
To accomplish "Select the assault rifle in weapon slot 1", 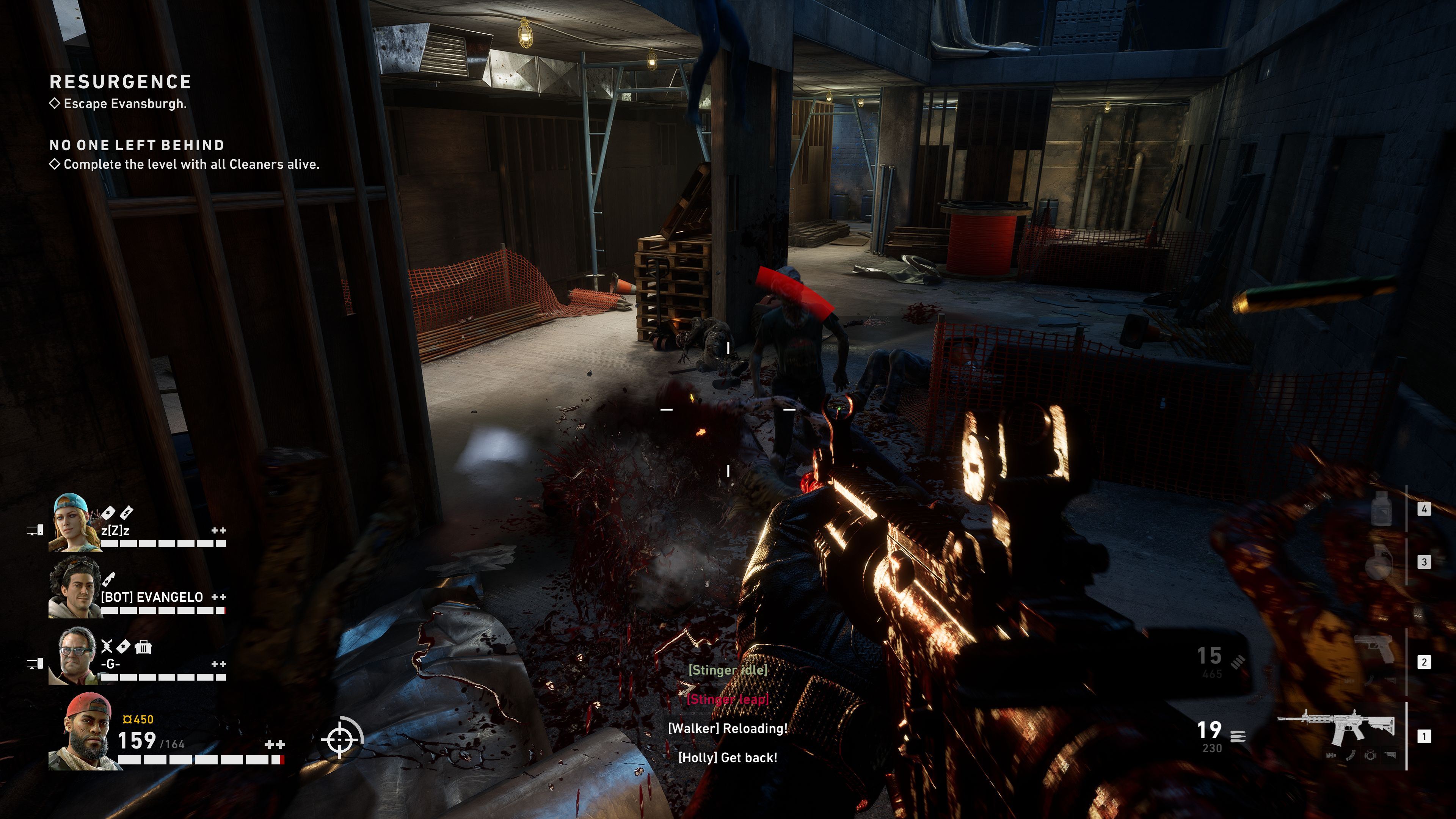I will 1336,735.
